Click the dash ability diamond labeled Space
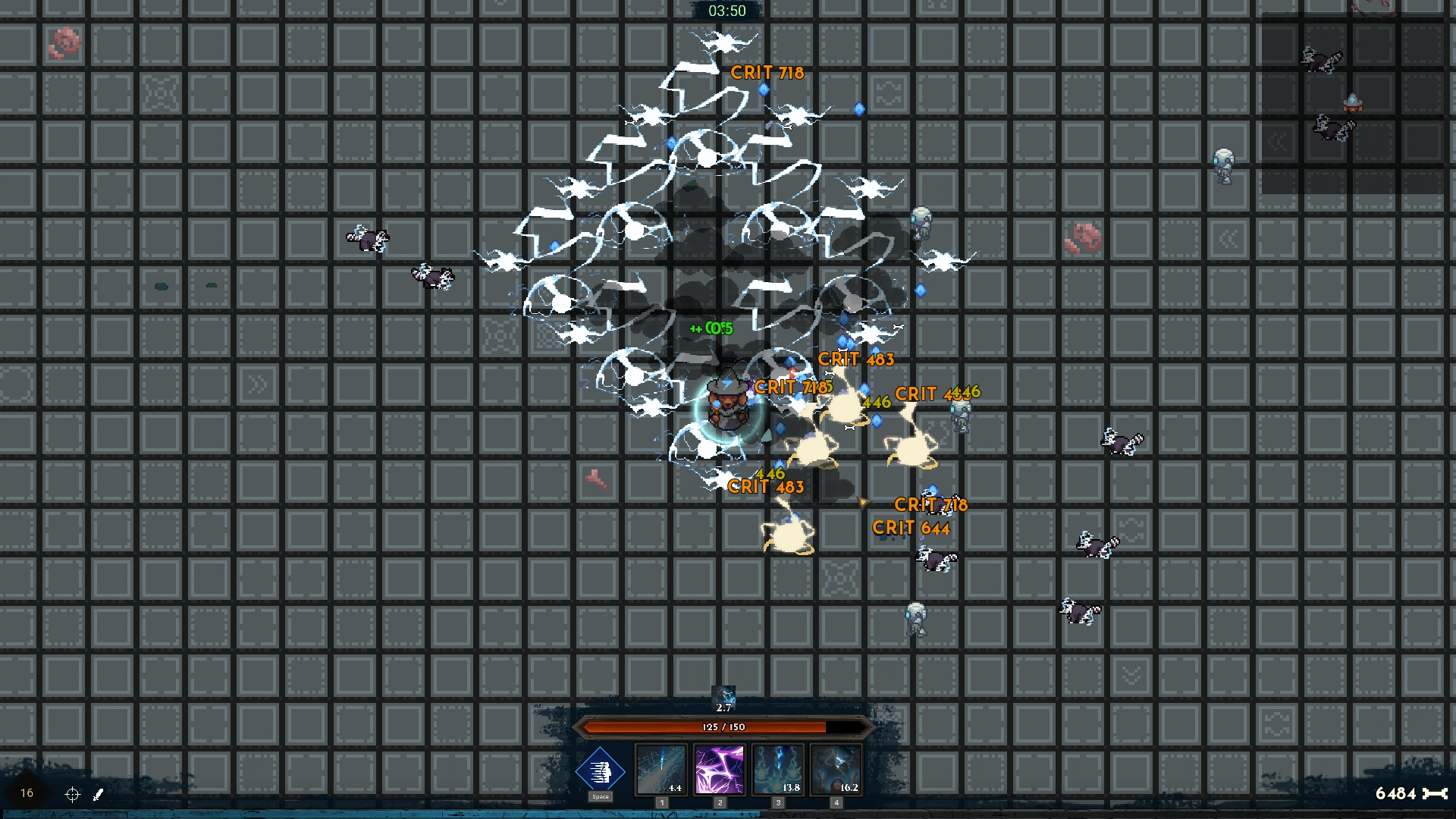1456x819 pixels. coord(601,772)
